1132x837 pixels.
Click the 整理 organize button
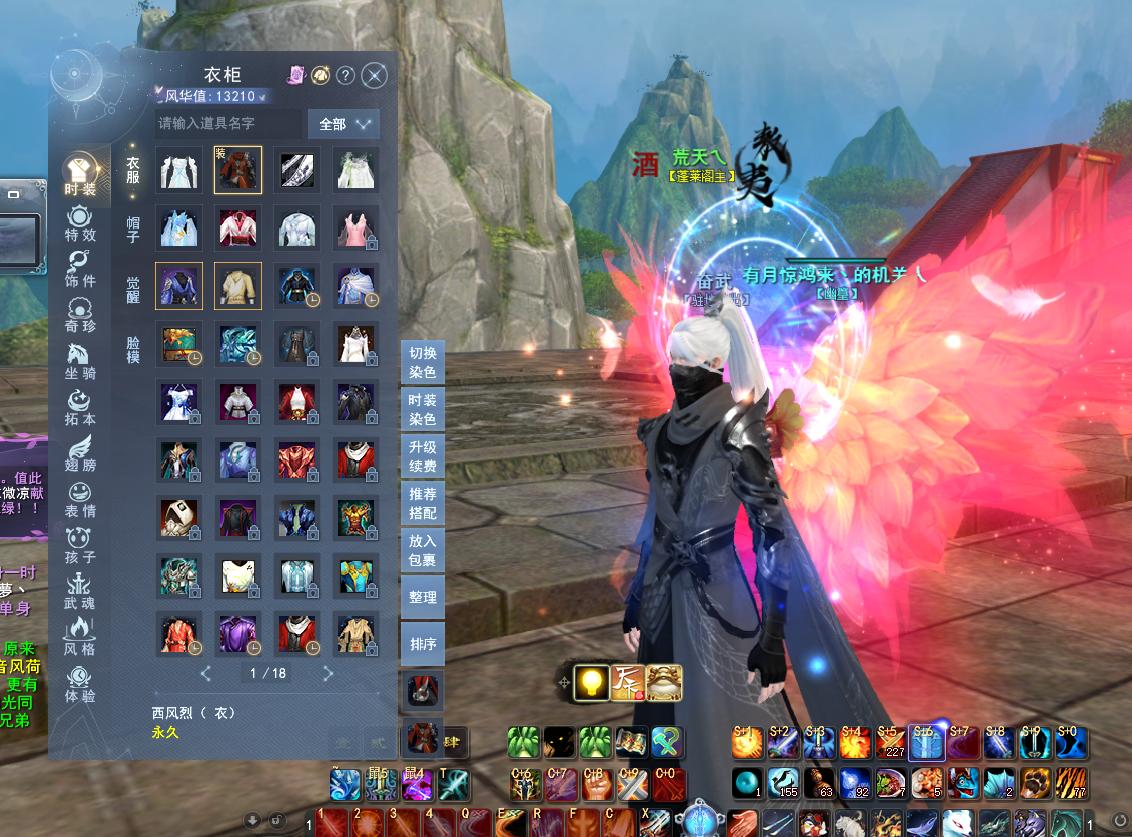[x=423, y=597]
